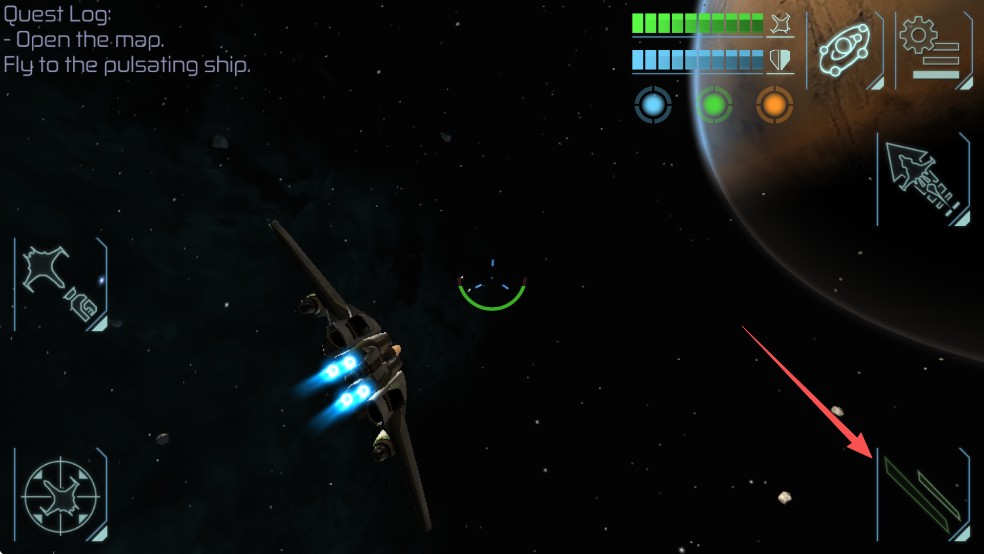Image resolution: width=984 pixels, height=554 pixels.
Task: Fire the missile weapon button
Action: tap(923, 180)
